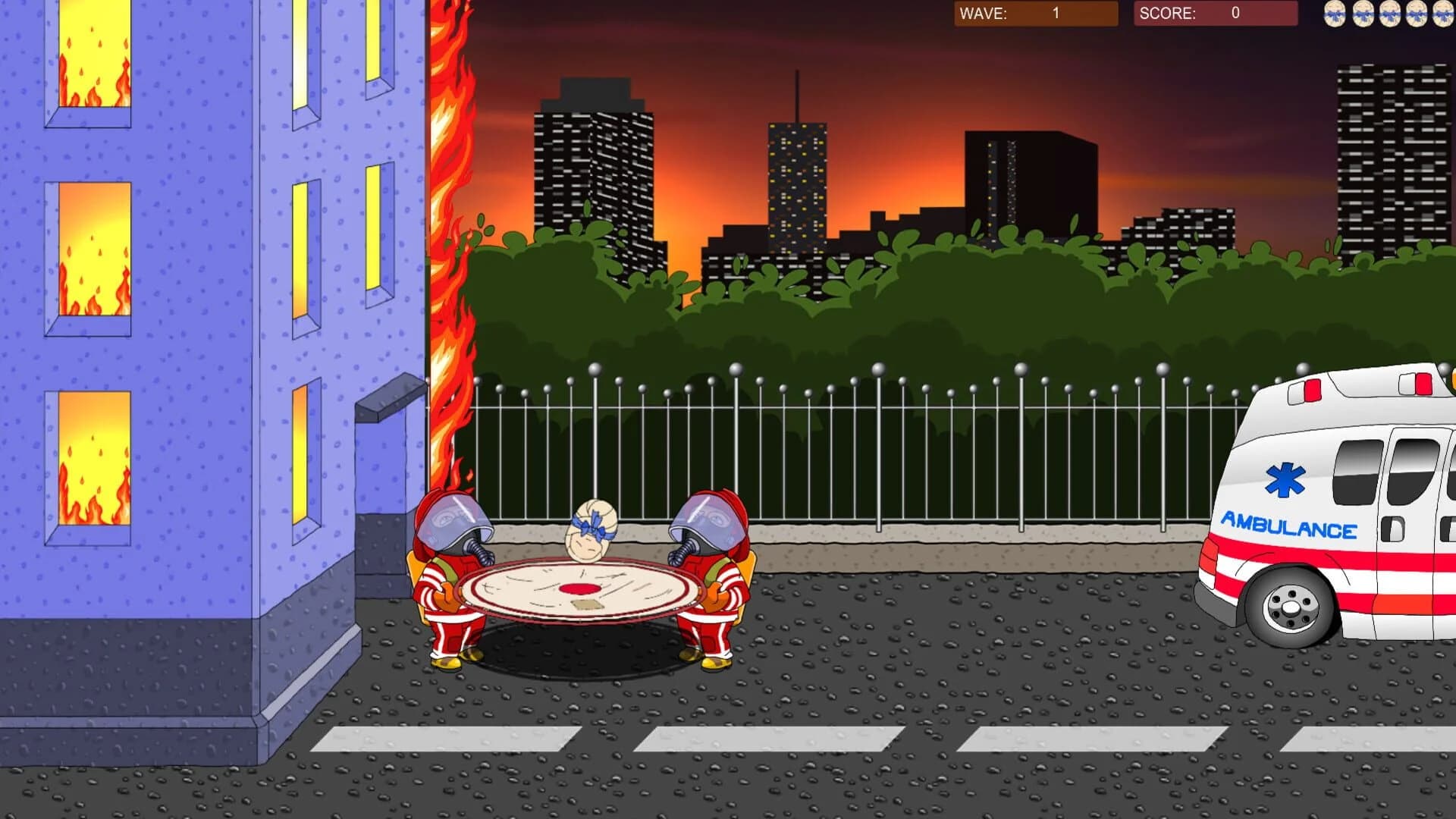This screenshot has width=1456, height=819.
Task: Select the first baby life icon
Action: coord(1333,14)
